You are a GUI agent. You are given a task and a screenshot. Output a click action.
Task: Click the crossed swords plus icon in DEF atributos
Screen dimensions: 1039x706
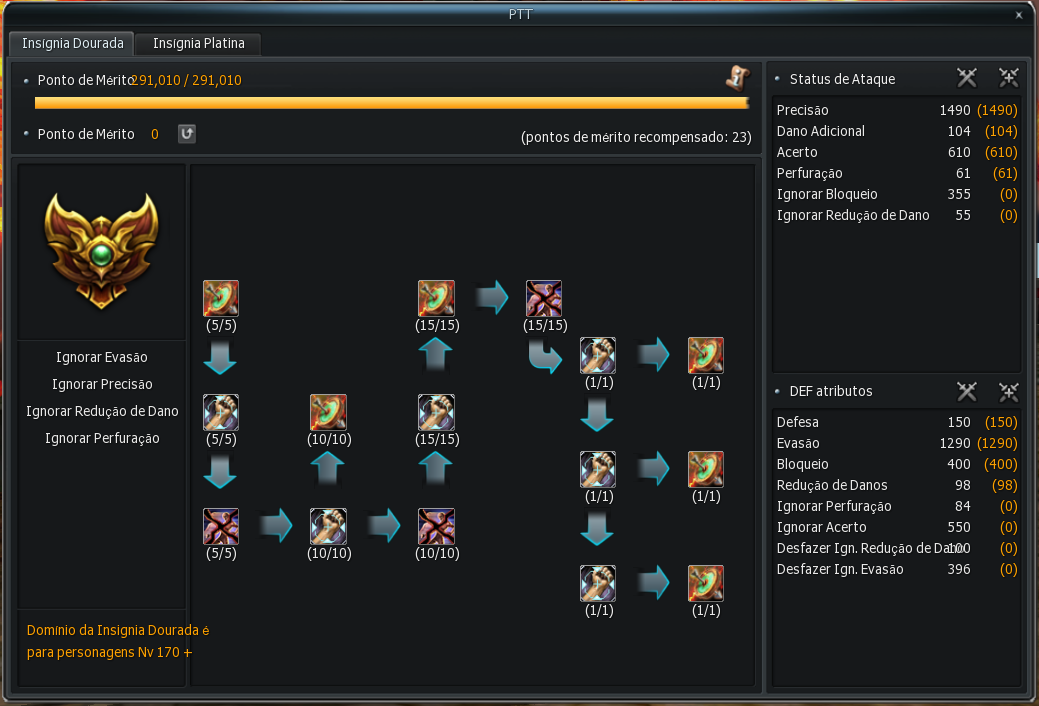[1008, 391]
